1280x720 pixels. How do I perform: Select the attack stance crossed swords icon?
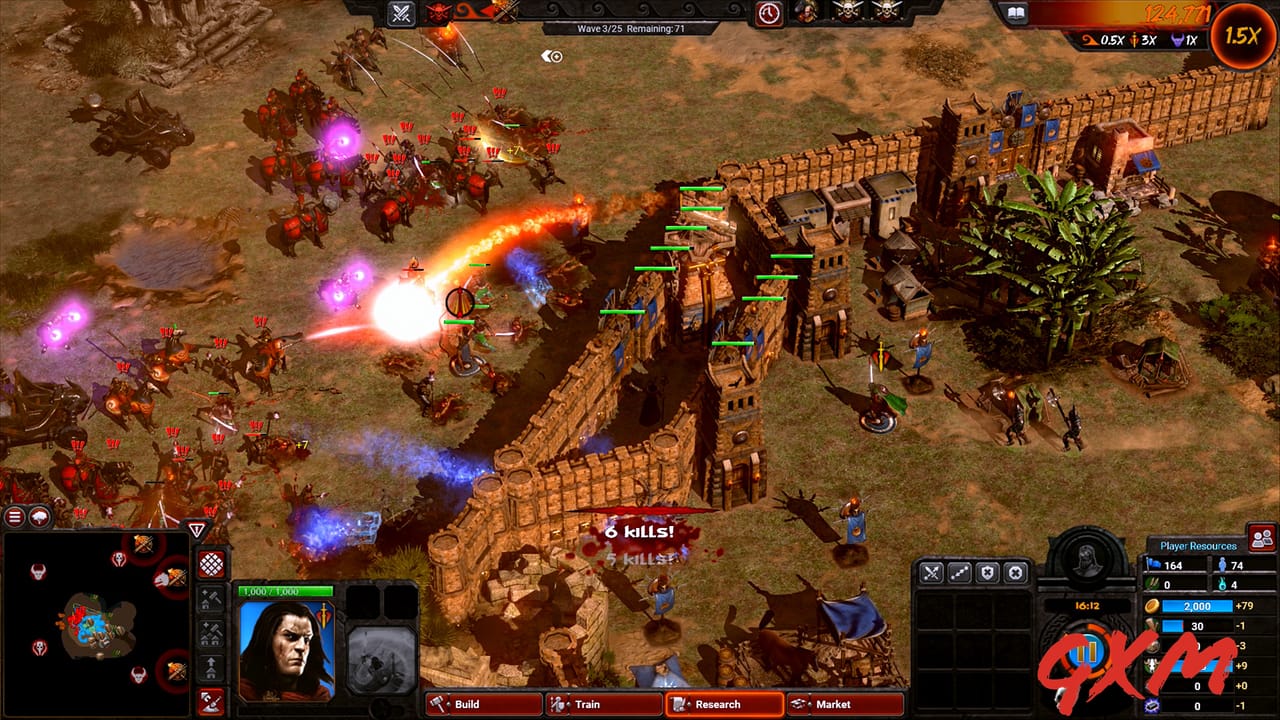[930, 572]
